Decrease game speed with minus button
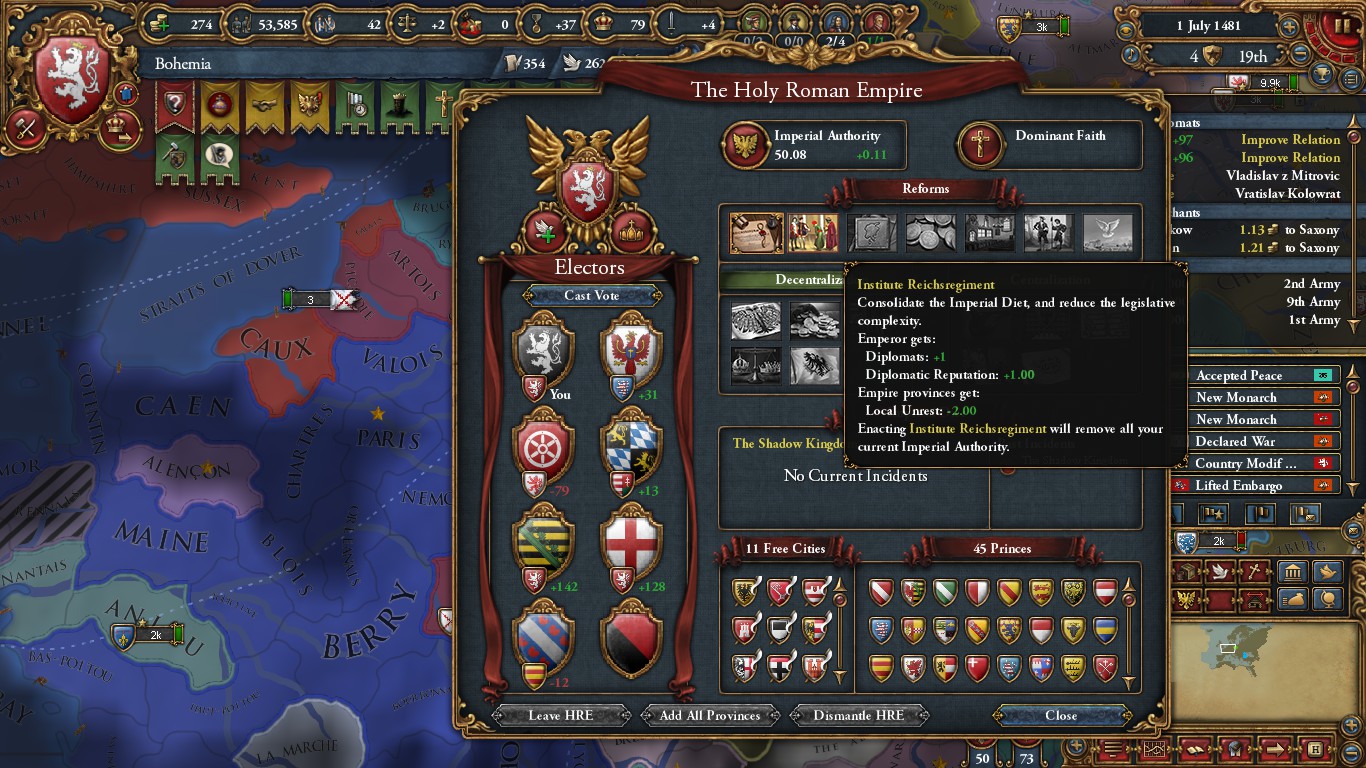The width and height of the screenshot is (1366, 768). coord(1301,56)
